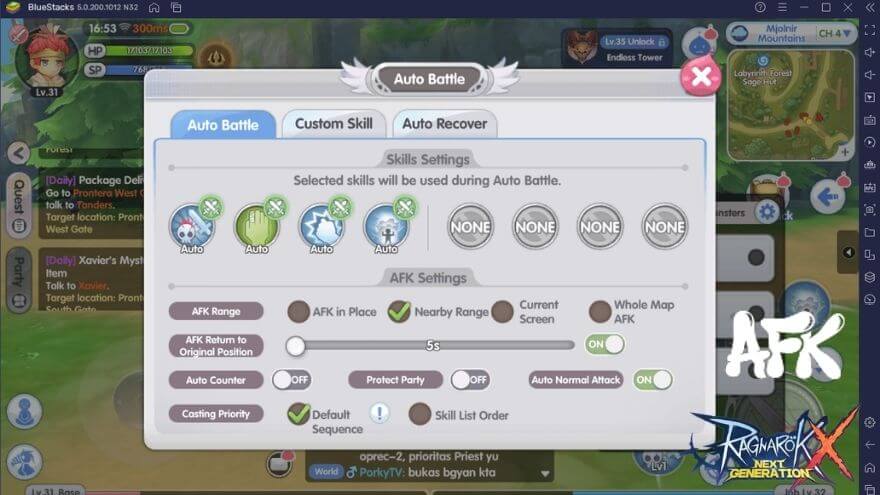Open the Auto Recover tab

(444, 124)
